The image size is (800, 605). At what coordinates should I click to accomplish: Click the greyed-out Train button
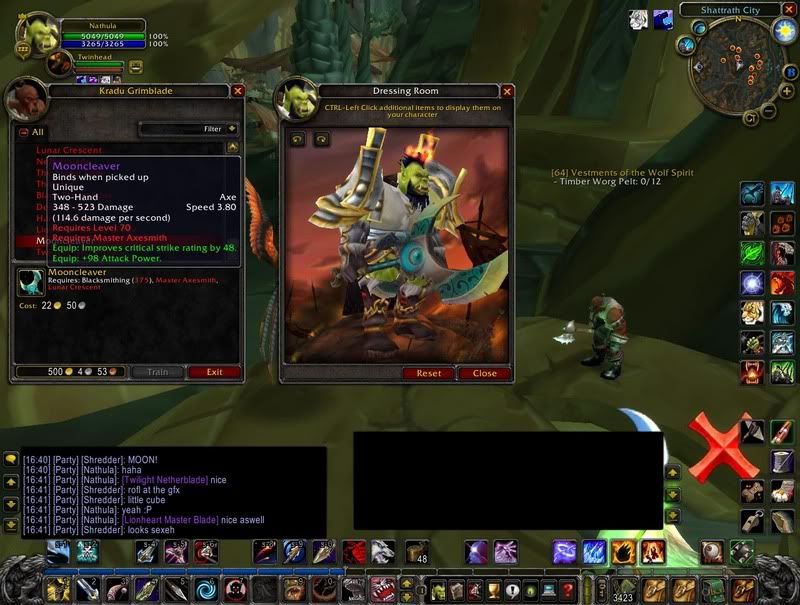158,372
